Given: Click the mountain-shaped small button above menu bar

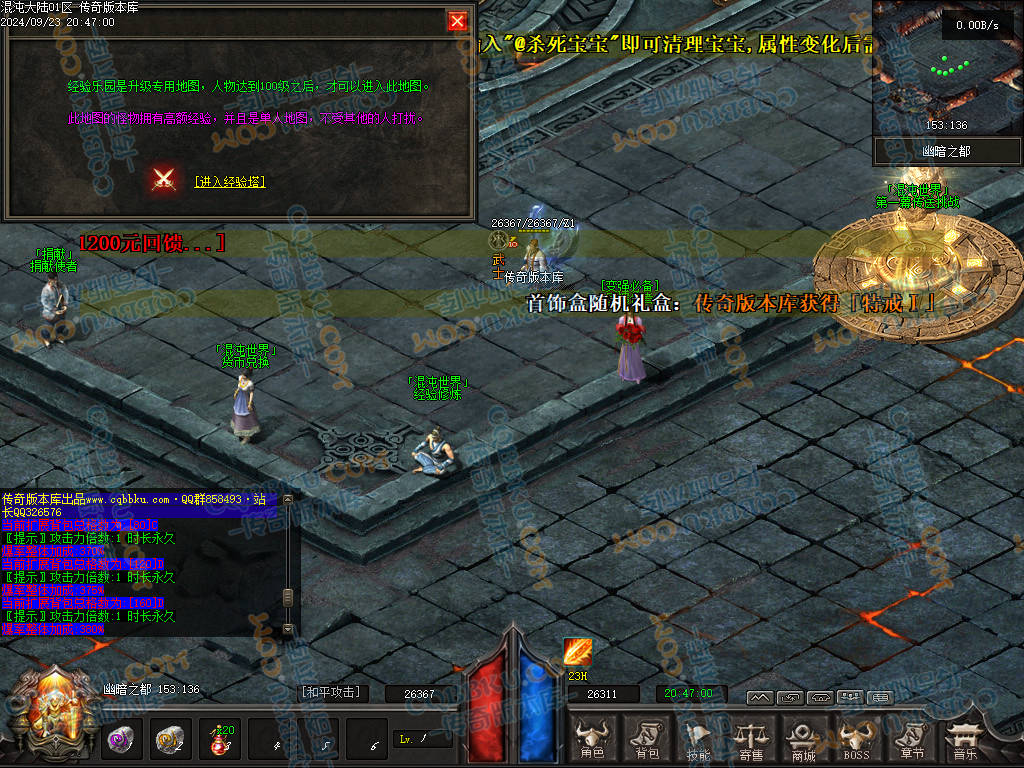Looking at the screenshot, I should coord(760,697).
